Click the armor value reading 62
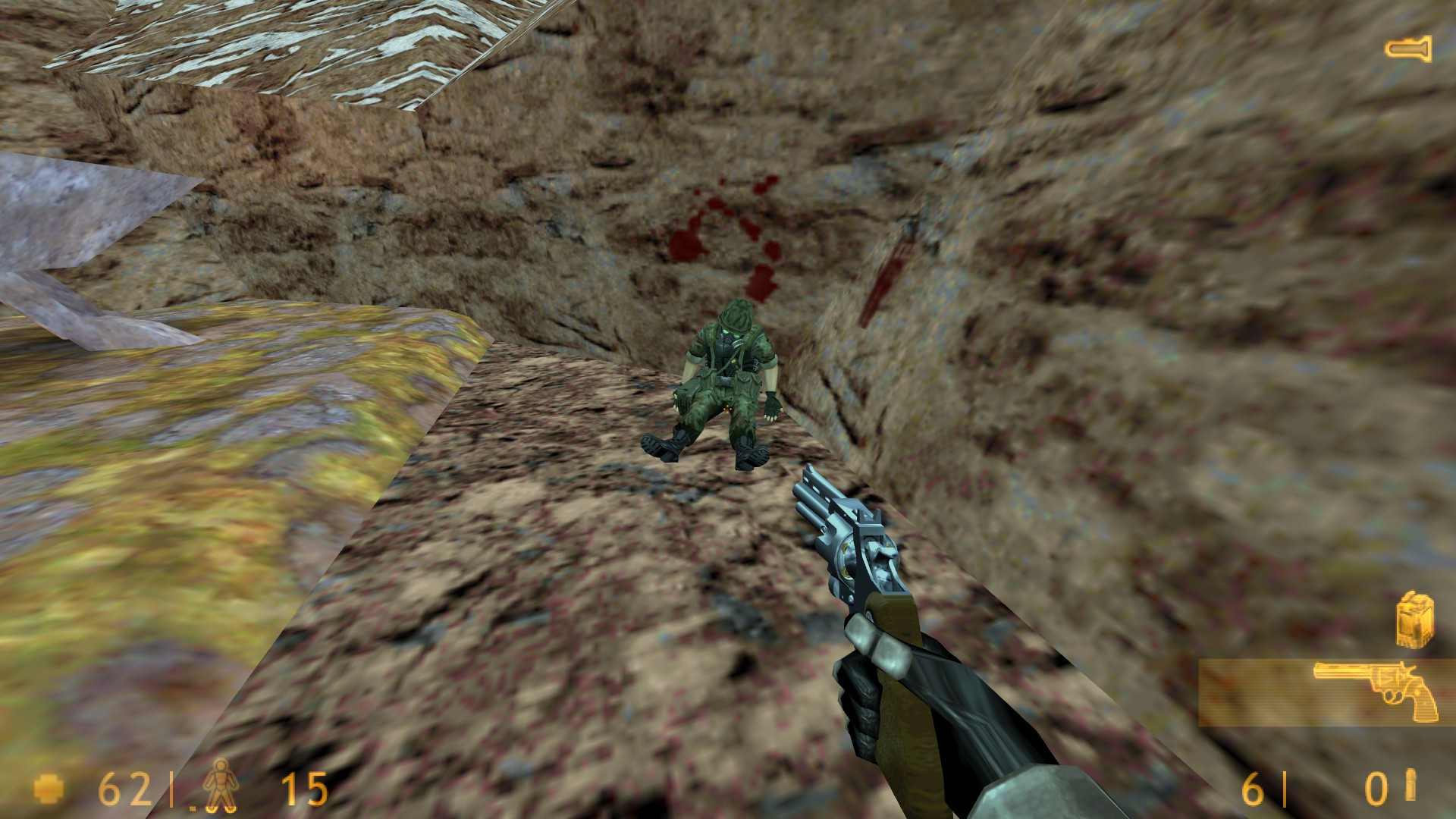Image resolution: width=1456 pixels, height=819 pixels. tap(121, 789)
